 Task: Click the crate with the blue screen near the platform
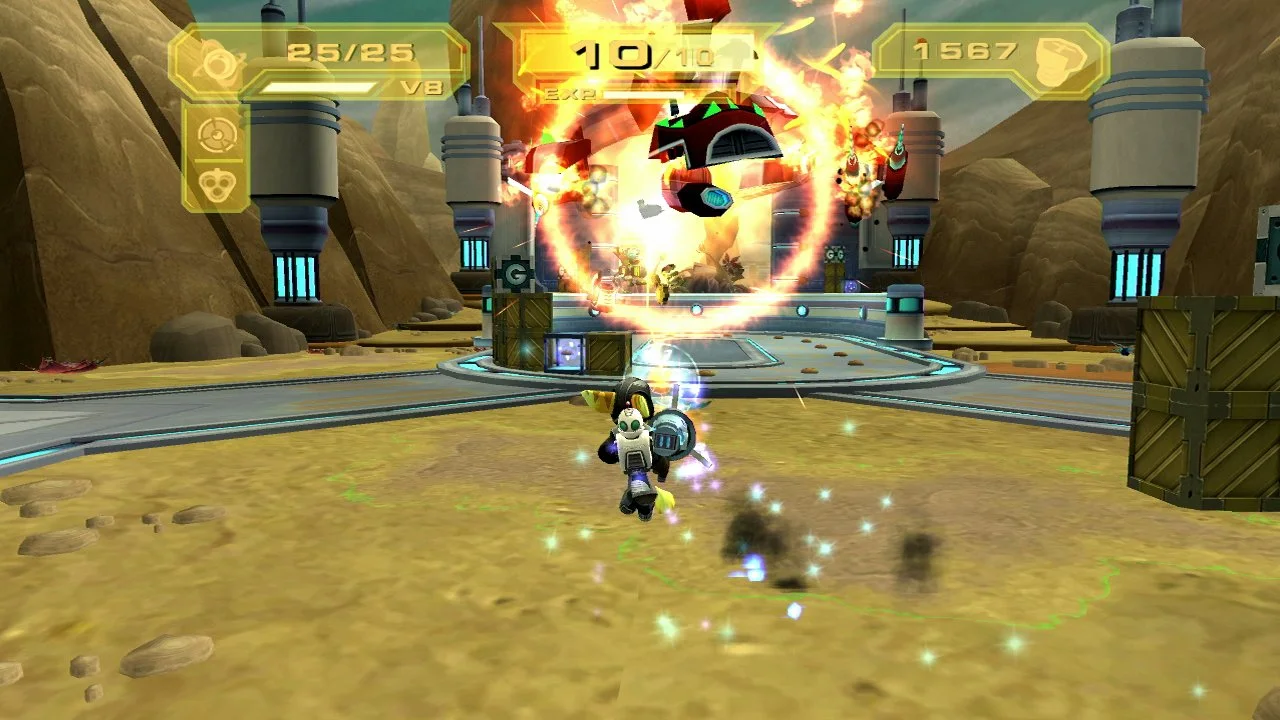click(x=566, y=352)
